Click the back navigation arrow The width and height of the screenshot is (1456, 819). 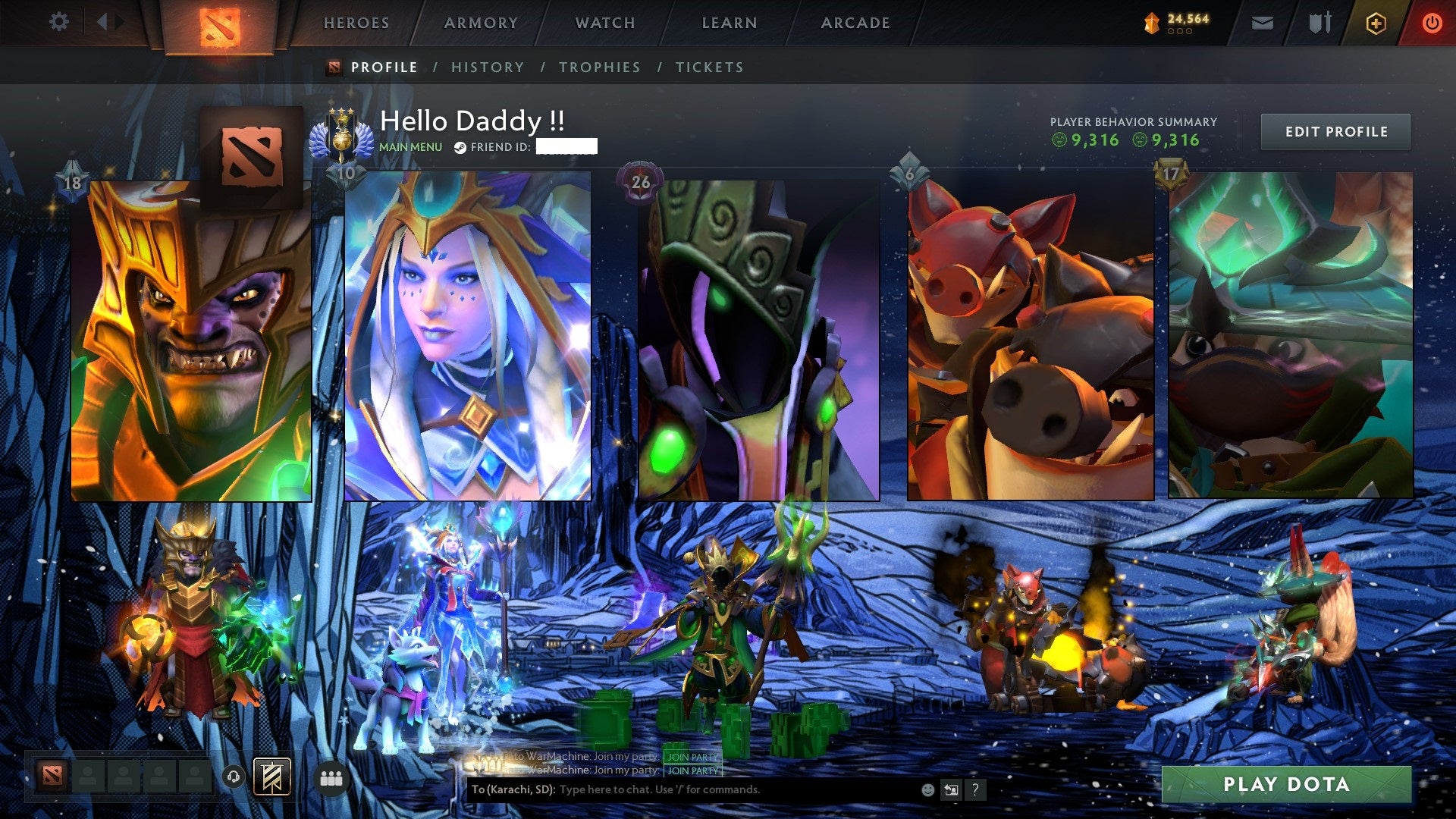point(101,22)
